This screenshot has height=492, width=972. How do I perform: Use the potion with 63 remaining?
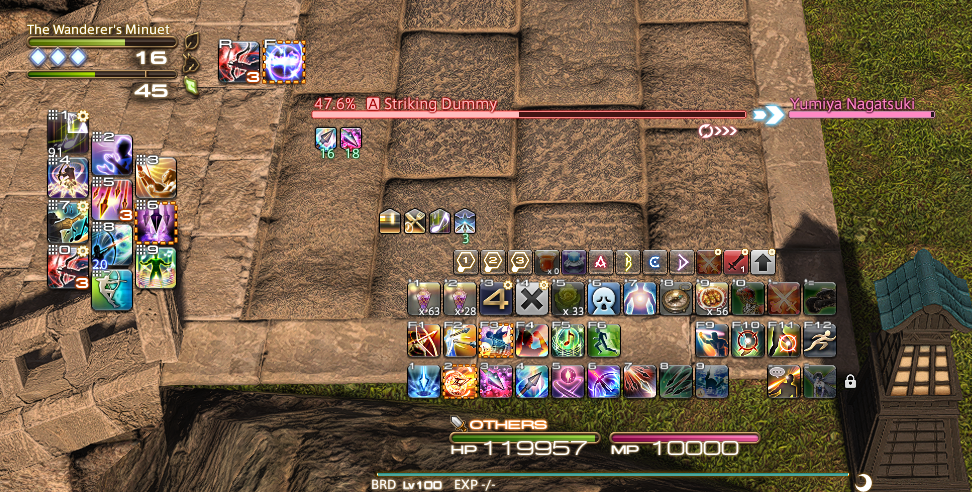(425, 298)
